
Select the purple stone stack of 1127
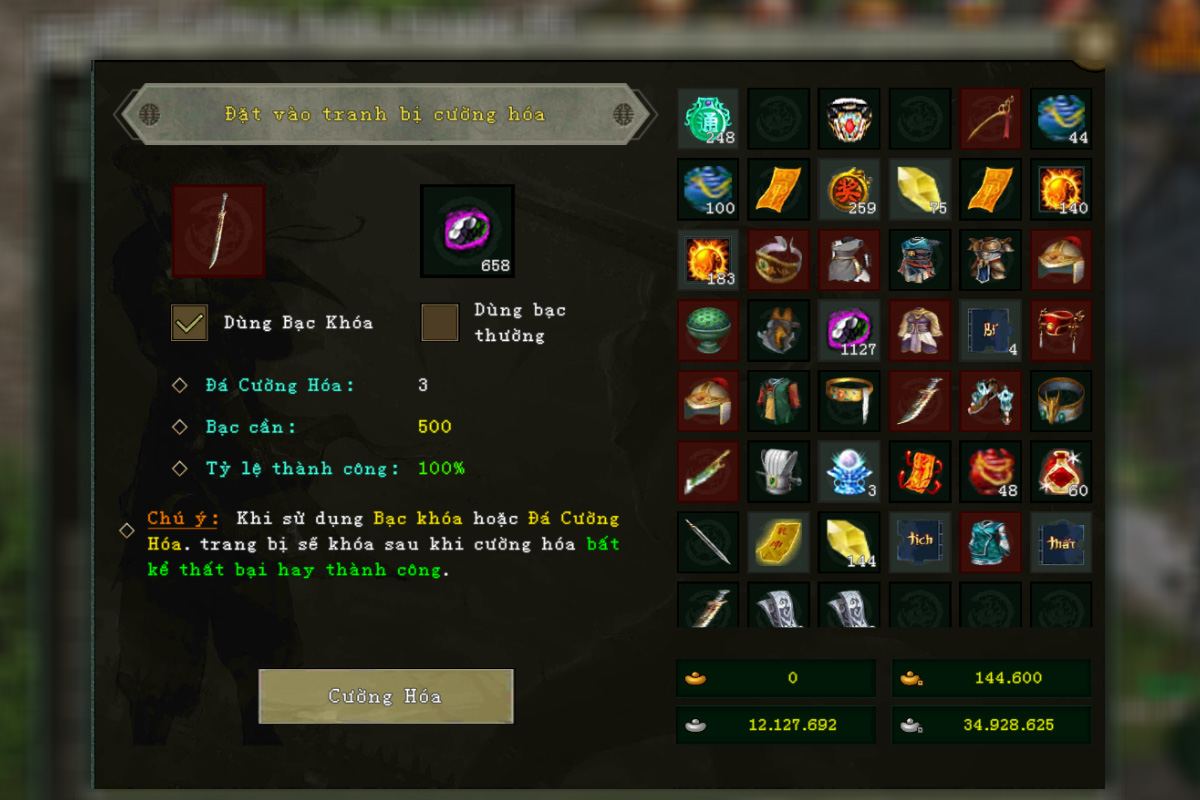pyautogui.click(x=849, y=330)
